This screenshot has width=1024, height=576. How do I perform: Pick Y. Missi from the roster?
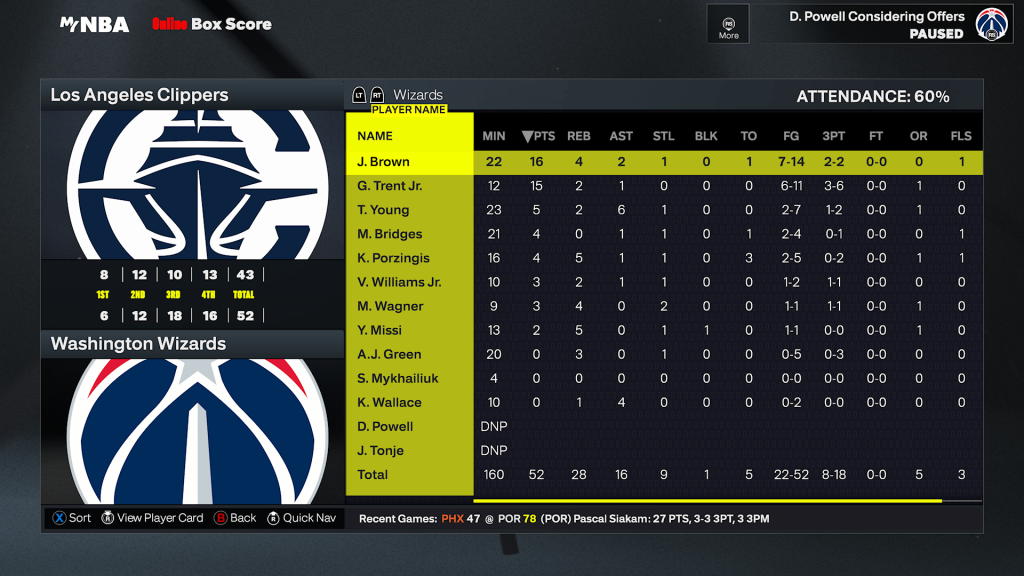[380, 330]
